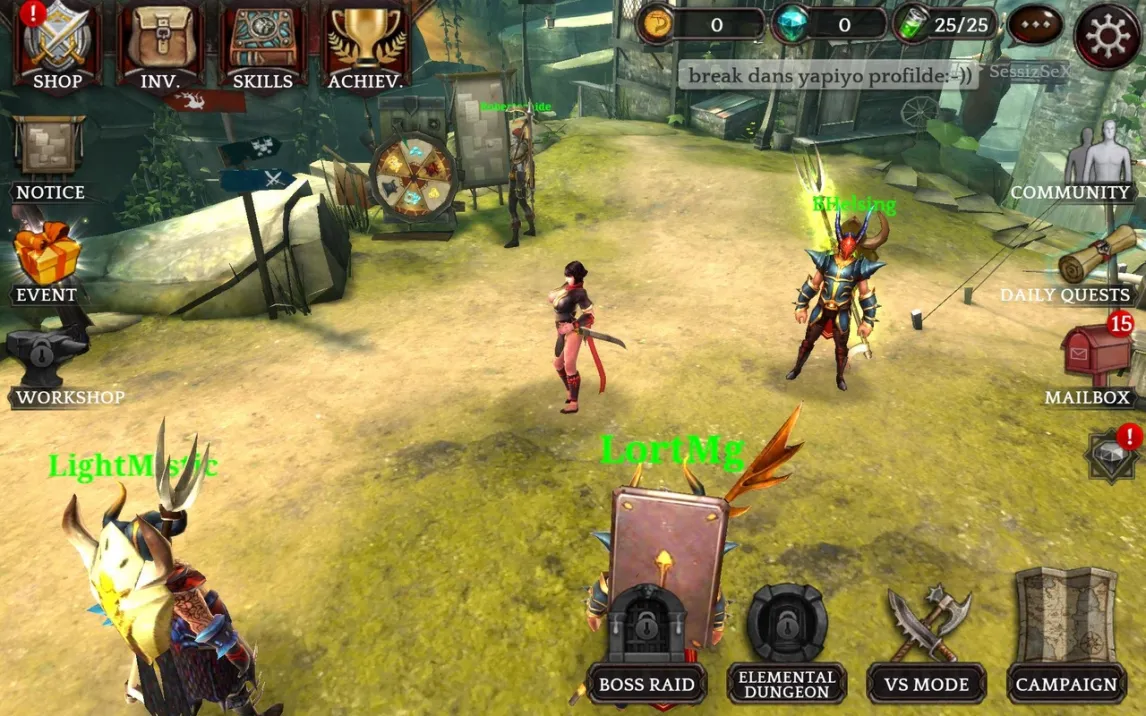Open the Notice board

(x=49, y=155)
